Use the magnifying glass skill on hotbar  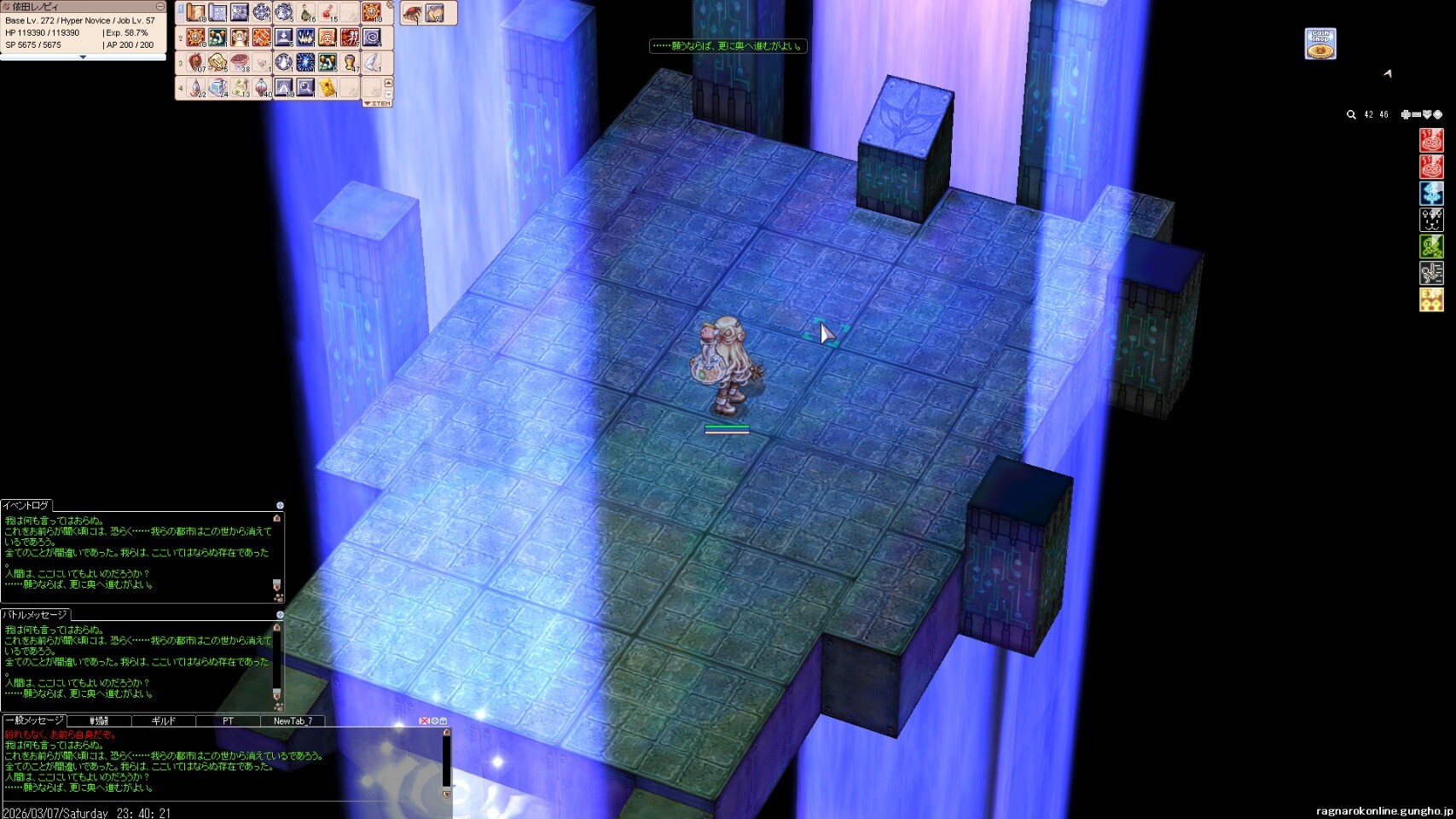click(x=305, y=87)
